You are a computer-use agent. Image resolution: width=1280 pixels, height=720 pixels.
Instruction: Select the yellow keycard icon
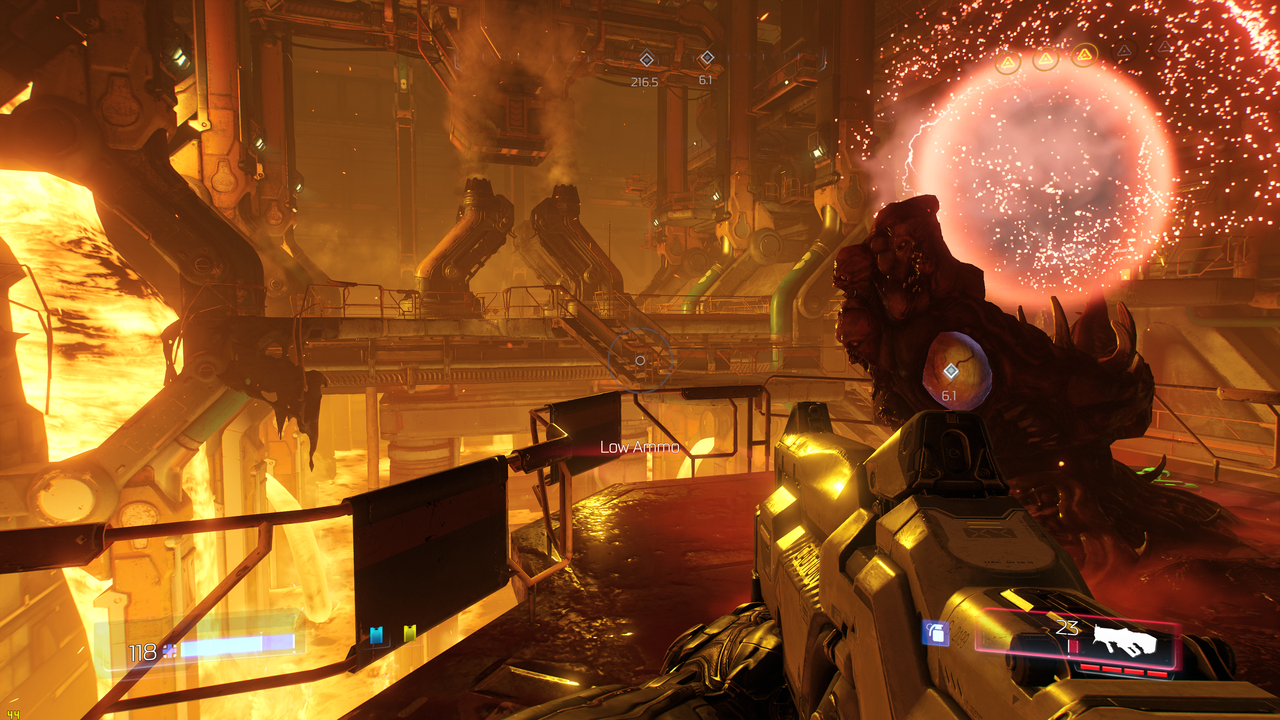click(x=409, y=633)
